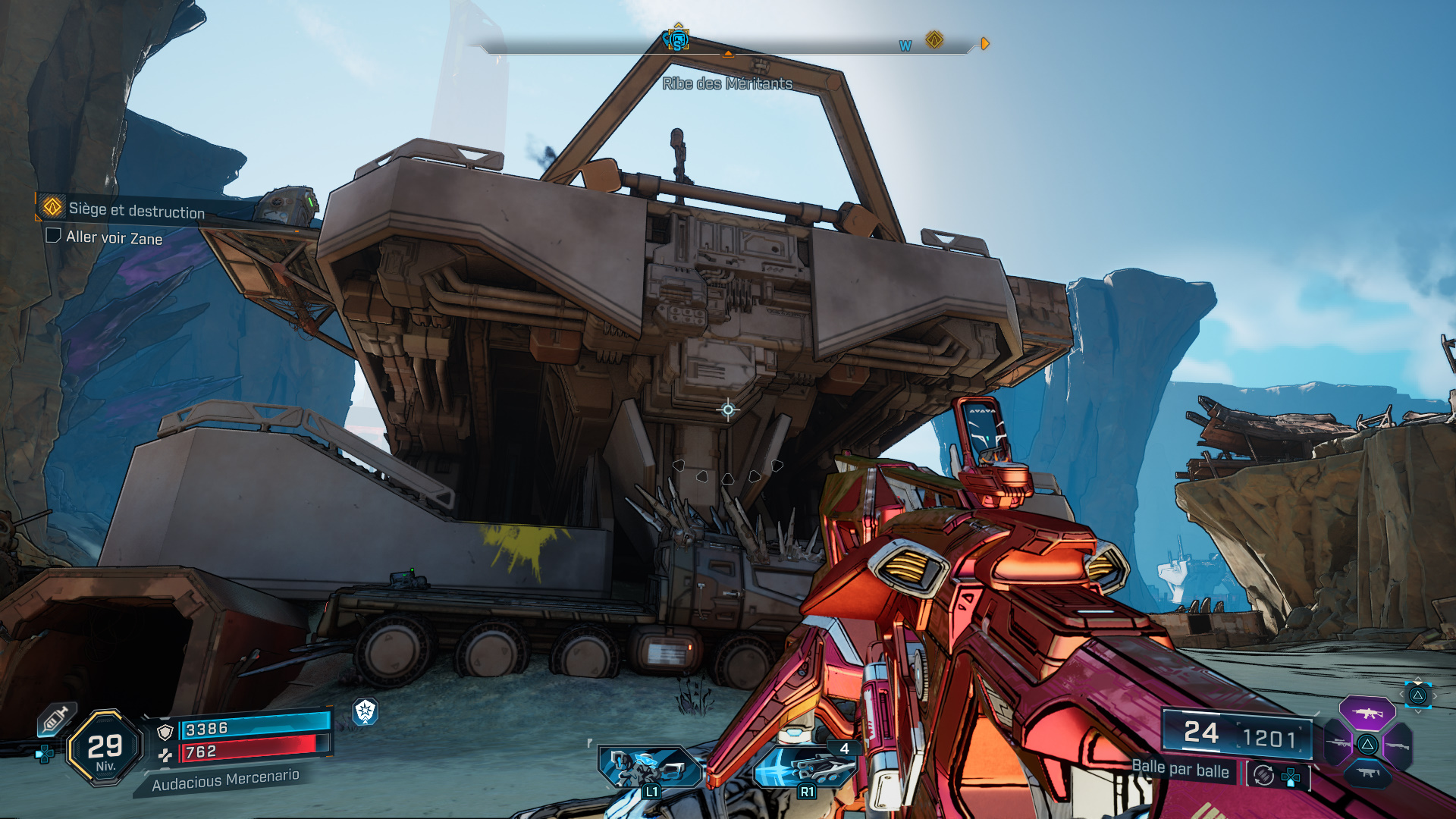Equip the submachine gun in the bottom slot
1456x819 pixels.
1367,773
